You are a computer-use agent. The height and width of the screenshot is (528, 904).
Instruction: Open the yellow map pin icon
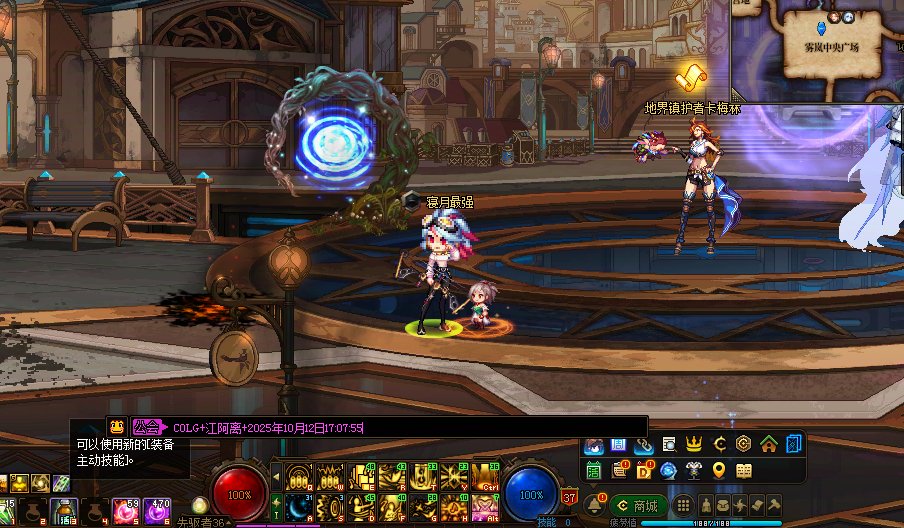(x=718, y=470)
